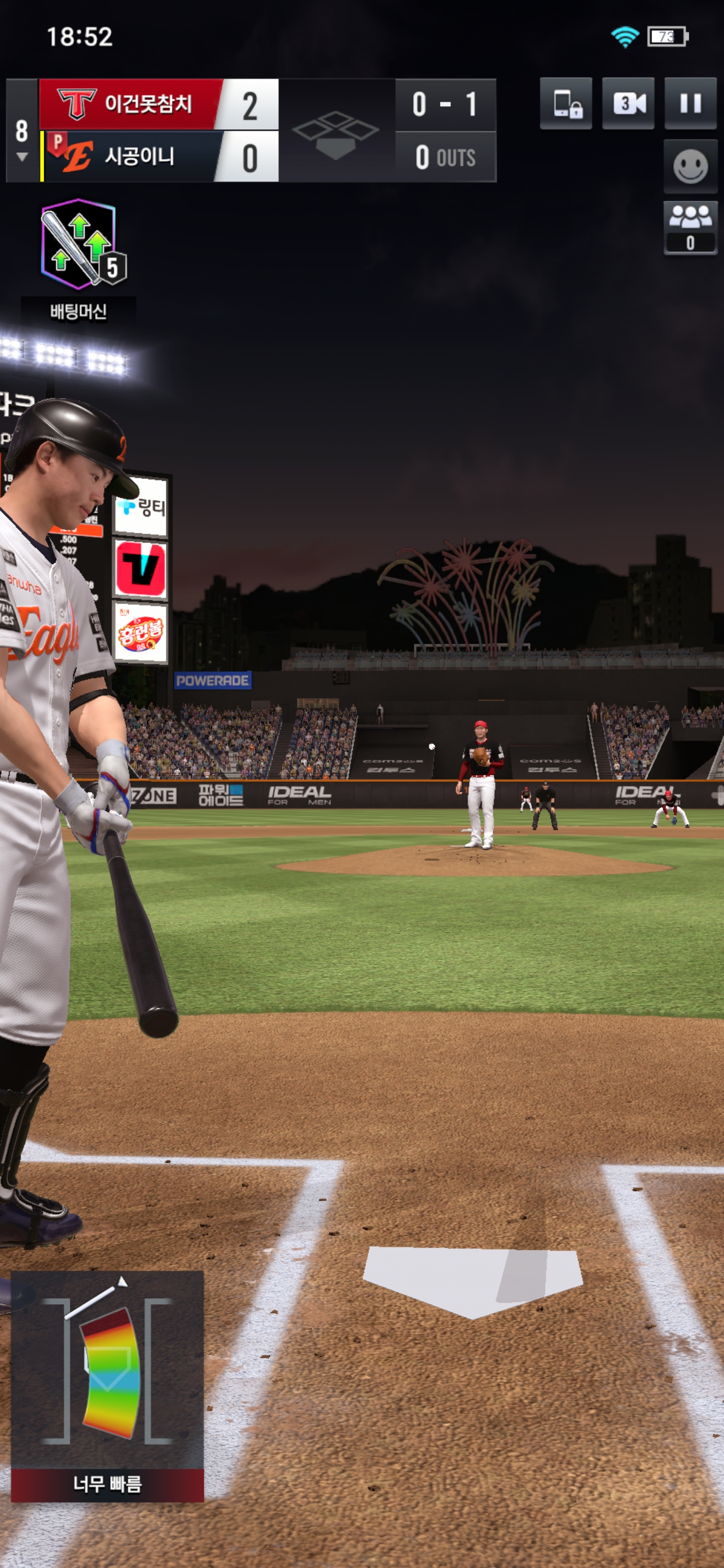Toggle the phone screen lock button
Image resolution: width=724 pixels, height=1568 pixels.
tap(566, 104)
